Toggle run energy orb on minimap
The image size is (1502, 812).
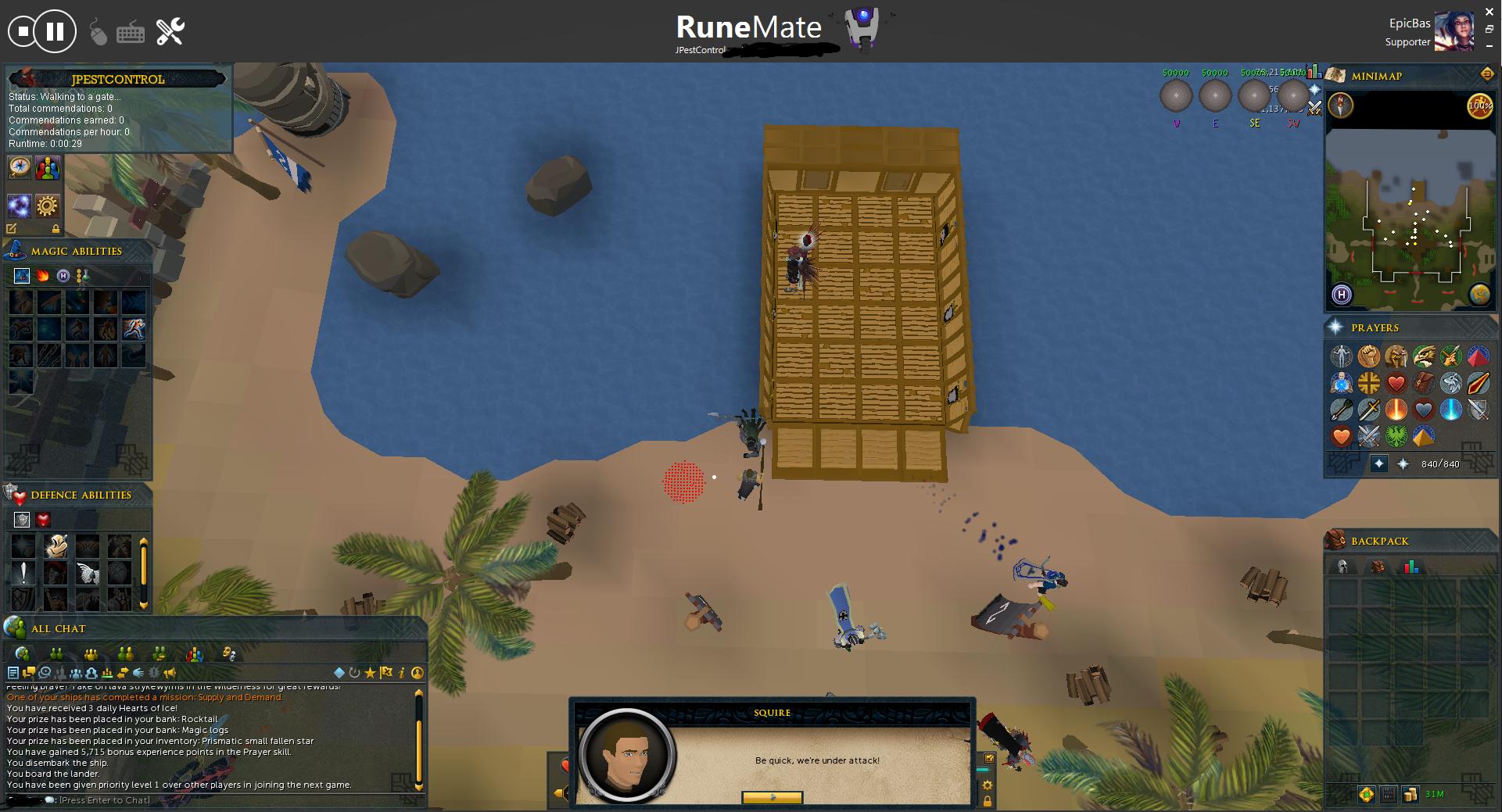[x=1479, y=106]
